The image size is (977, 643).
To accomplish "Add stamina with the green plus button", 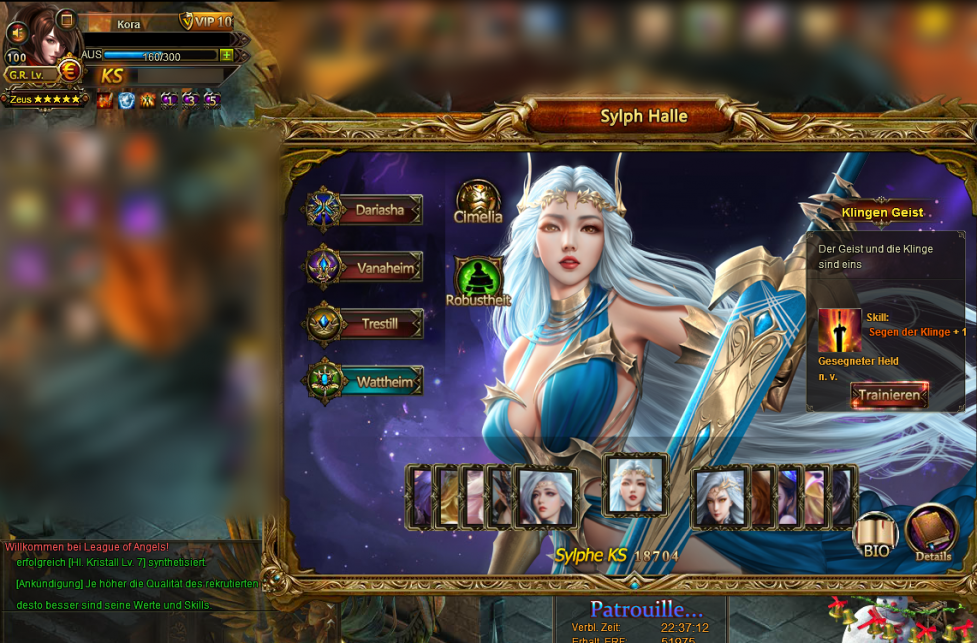I will [x=227, y=55].
